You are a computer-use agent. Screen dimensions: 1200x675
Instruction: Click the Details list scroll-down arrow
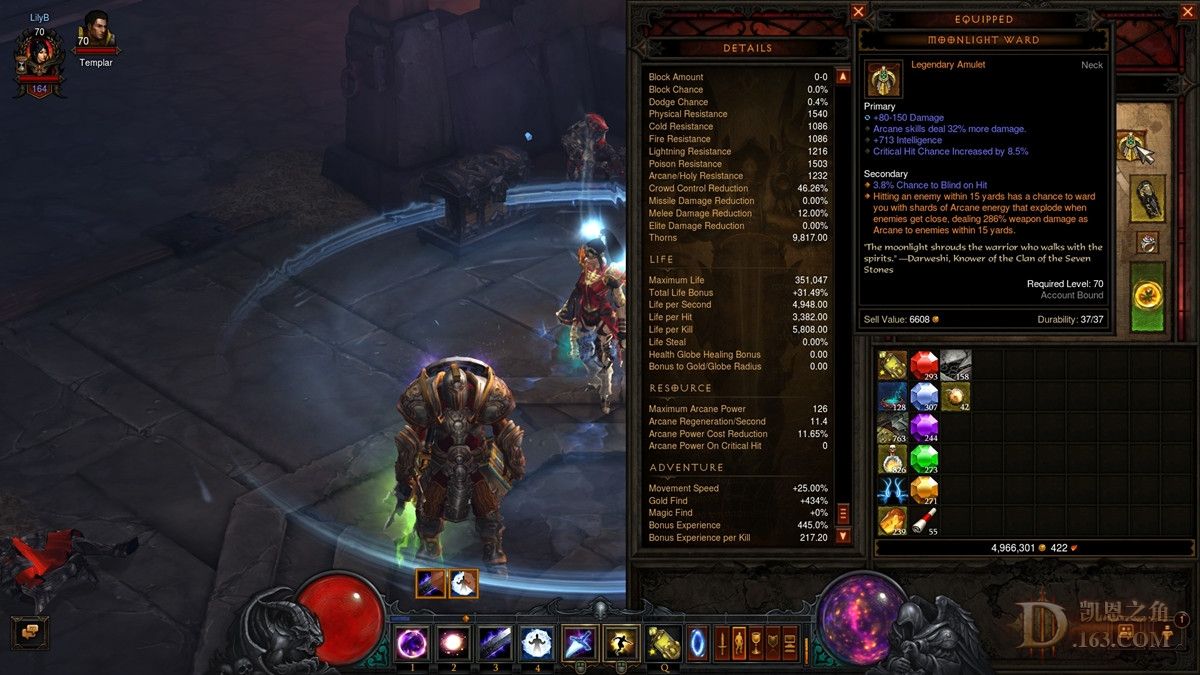click(x=843, y=537)
